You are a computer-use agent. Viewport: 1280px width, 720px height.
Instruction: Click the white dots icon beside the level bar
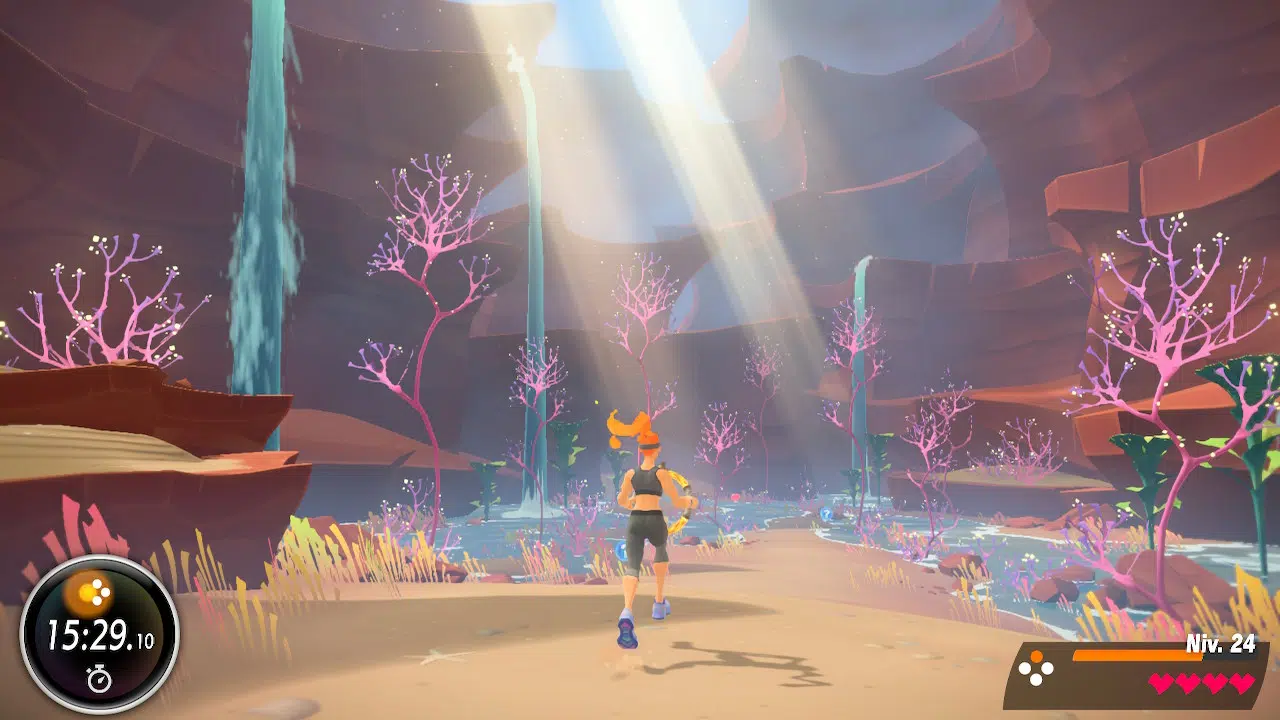(x=1036, y=668)
